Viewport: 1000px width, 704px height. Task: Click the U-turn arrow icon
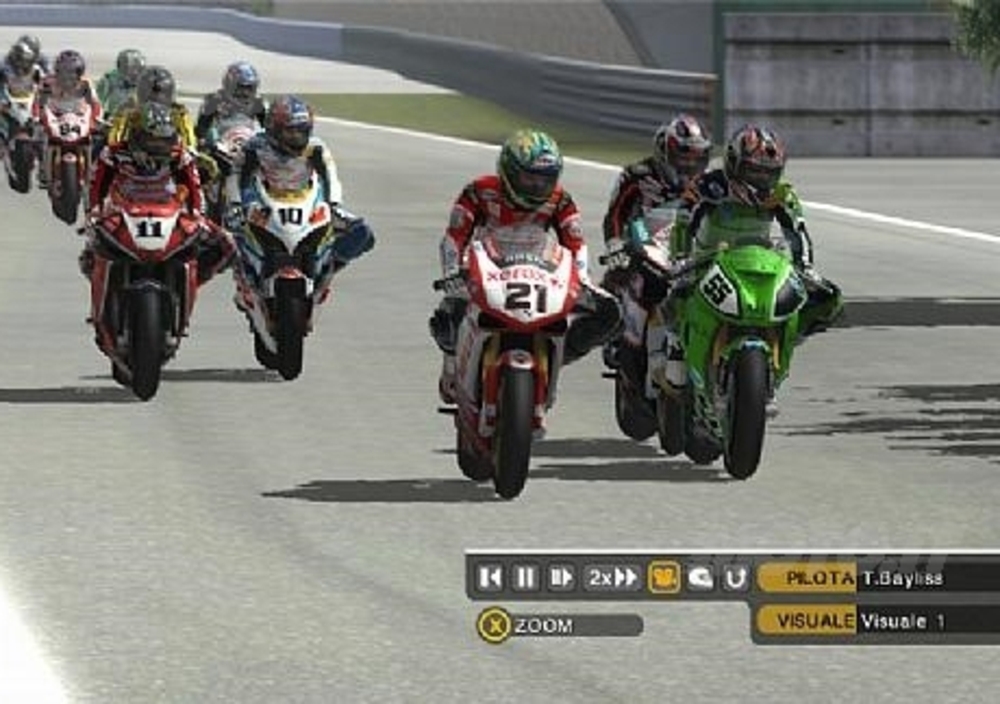pyautogui.click(x=735, y=577)
